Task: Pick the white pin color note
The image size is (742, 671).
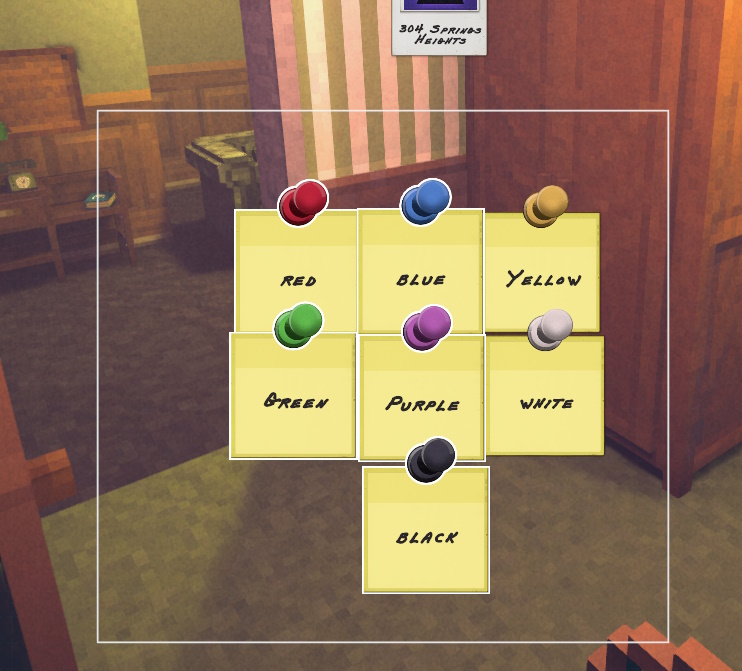Action: click(x=545, y=396)
